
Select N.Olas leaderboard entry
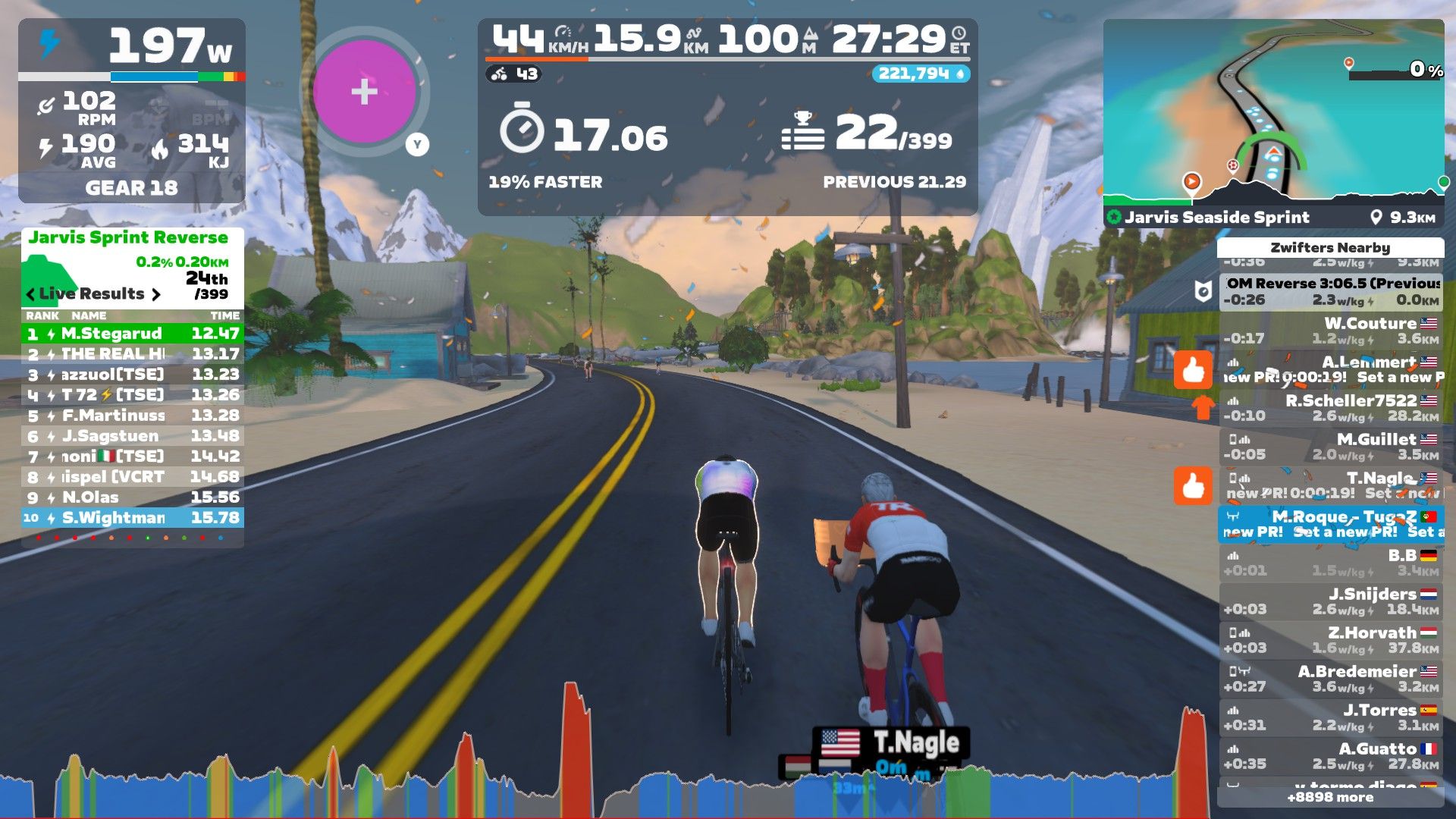[132, 497]
